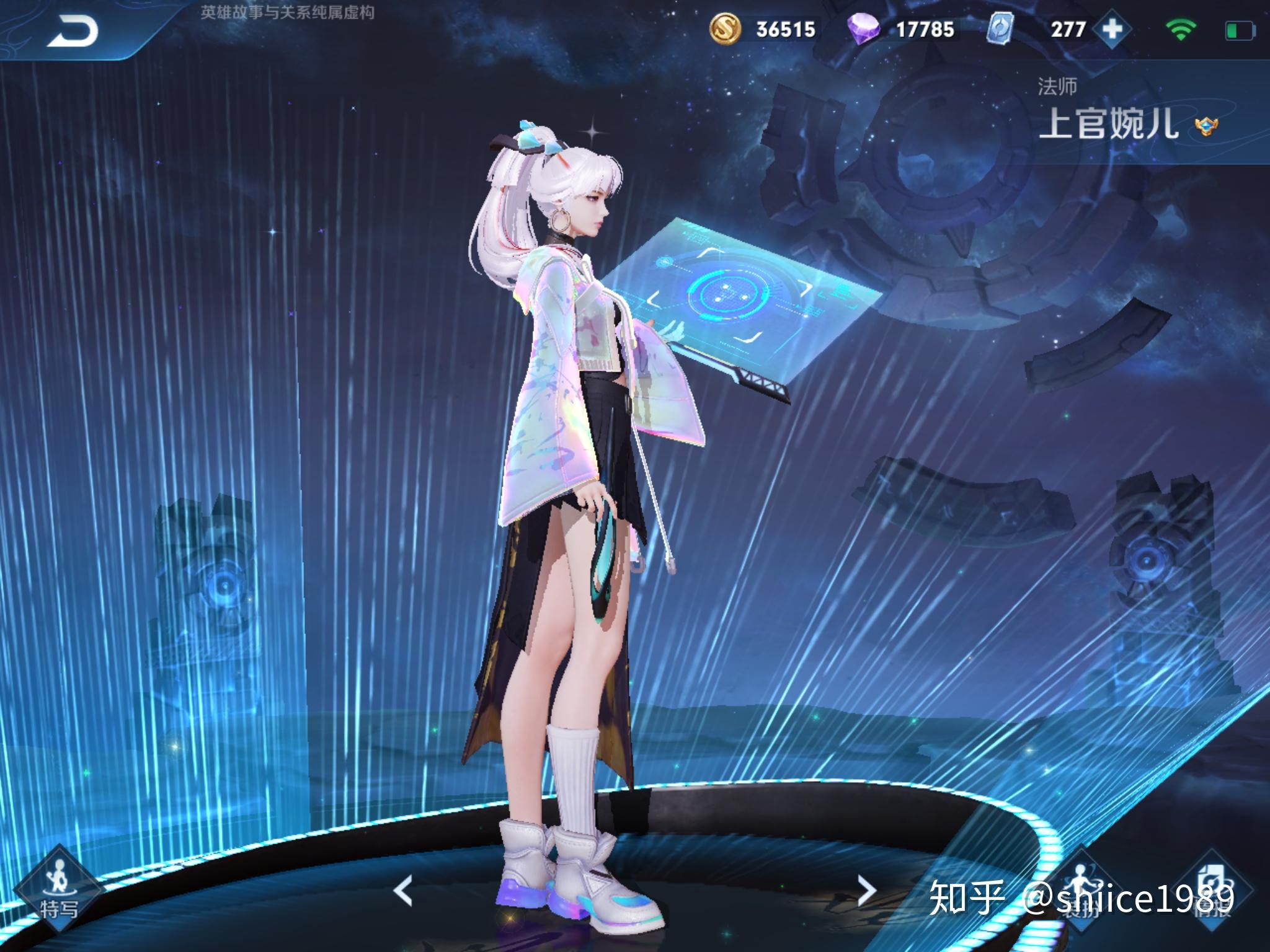Show the next skin with the right arrow
This screenshot has height=952, width=1270.
coord(866,891)
